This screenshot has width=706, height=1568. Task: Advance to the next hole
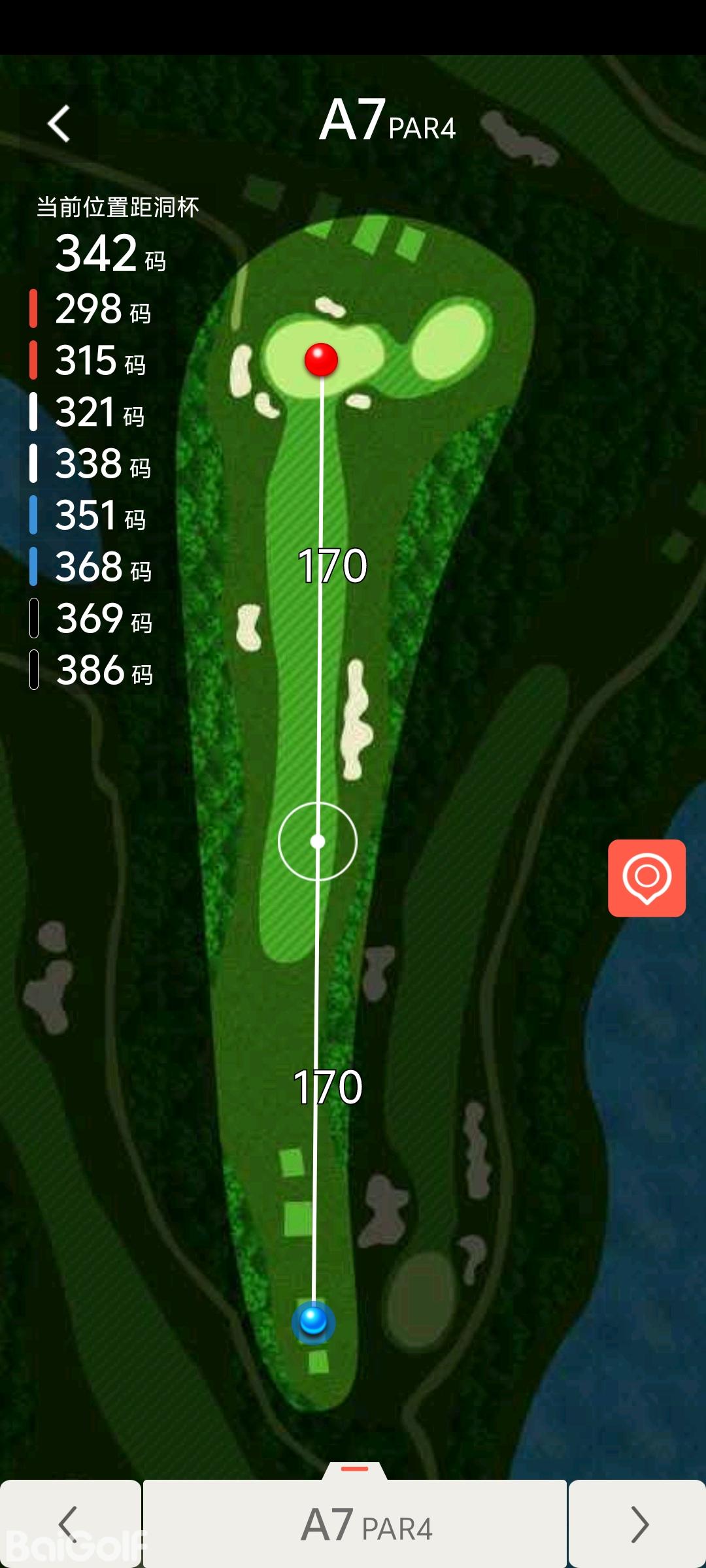click(638, 1524)
